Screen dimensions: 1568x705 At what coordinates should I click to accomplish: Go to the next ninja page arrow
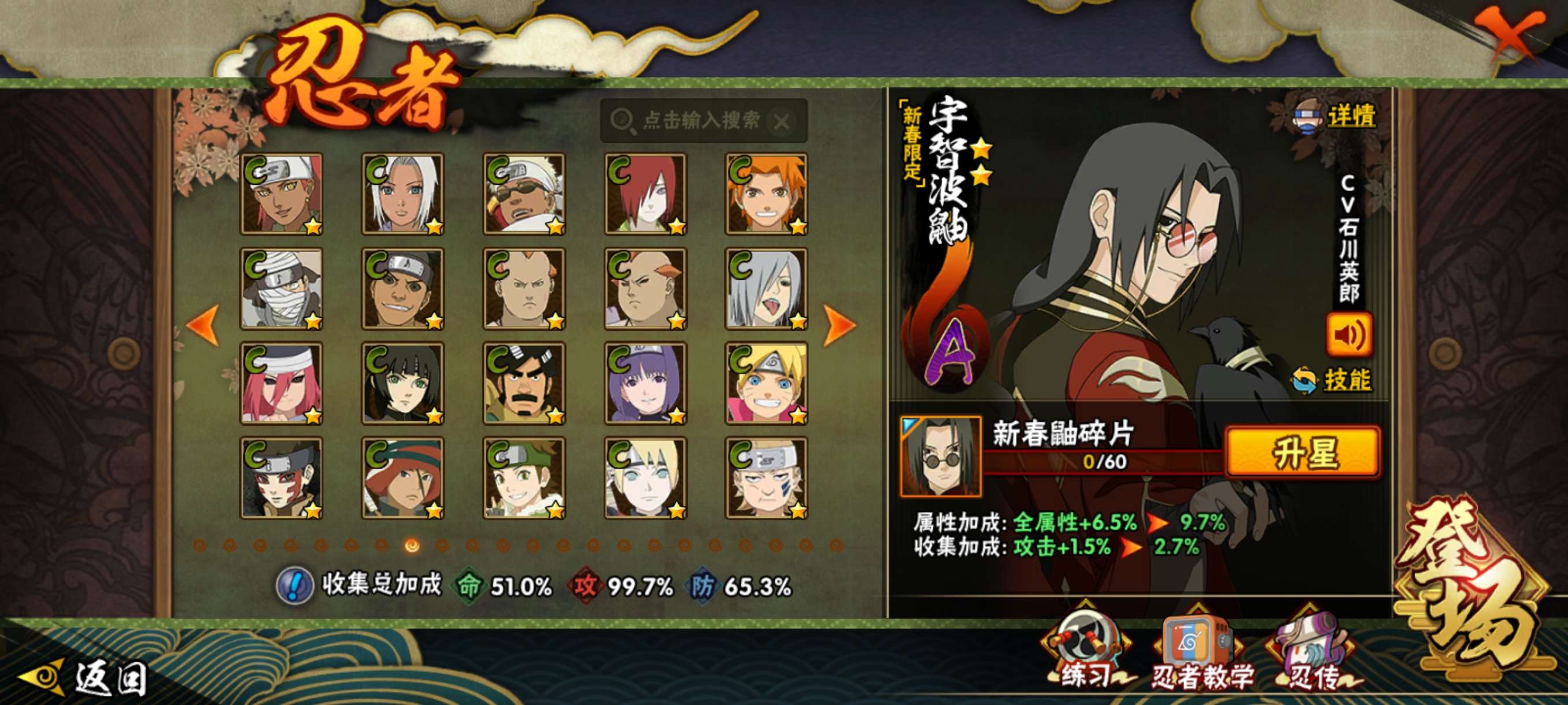coord(840,324)
